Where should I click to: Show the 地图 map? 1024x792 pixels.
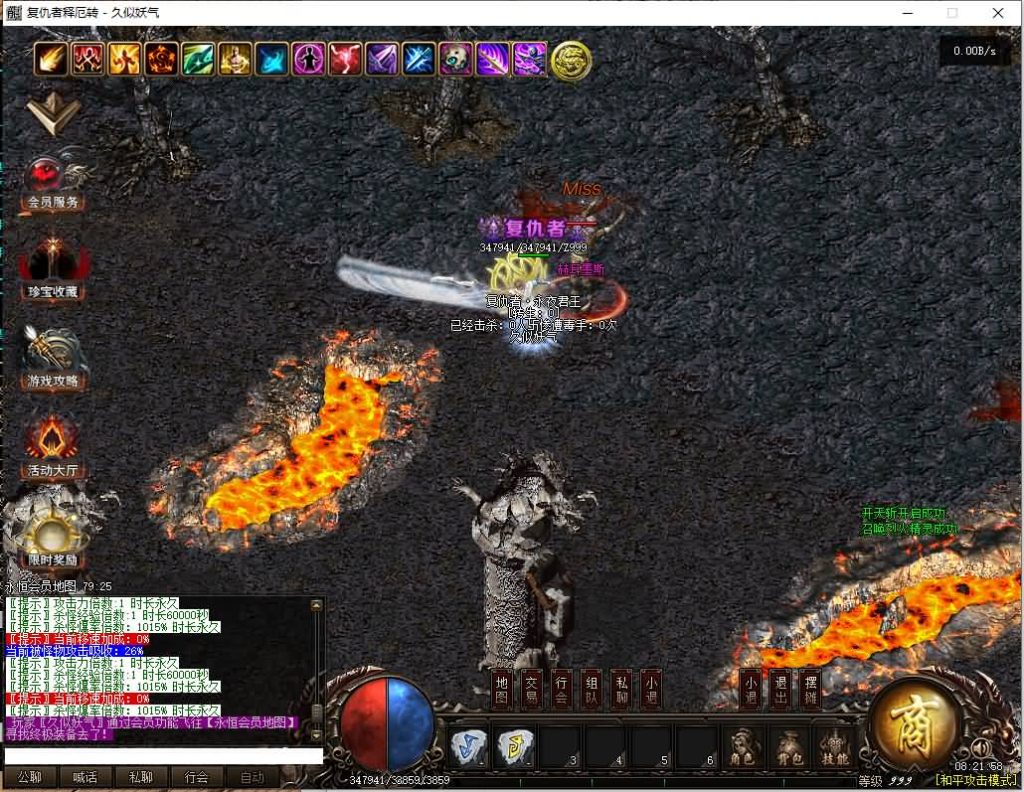tap(502, 688)
